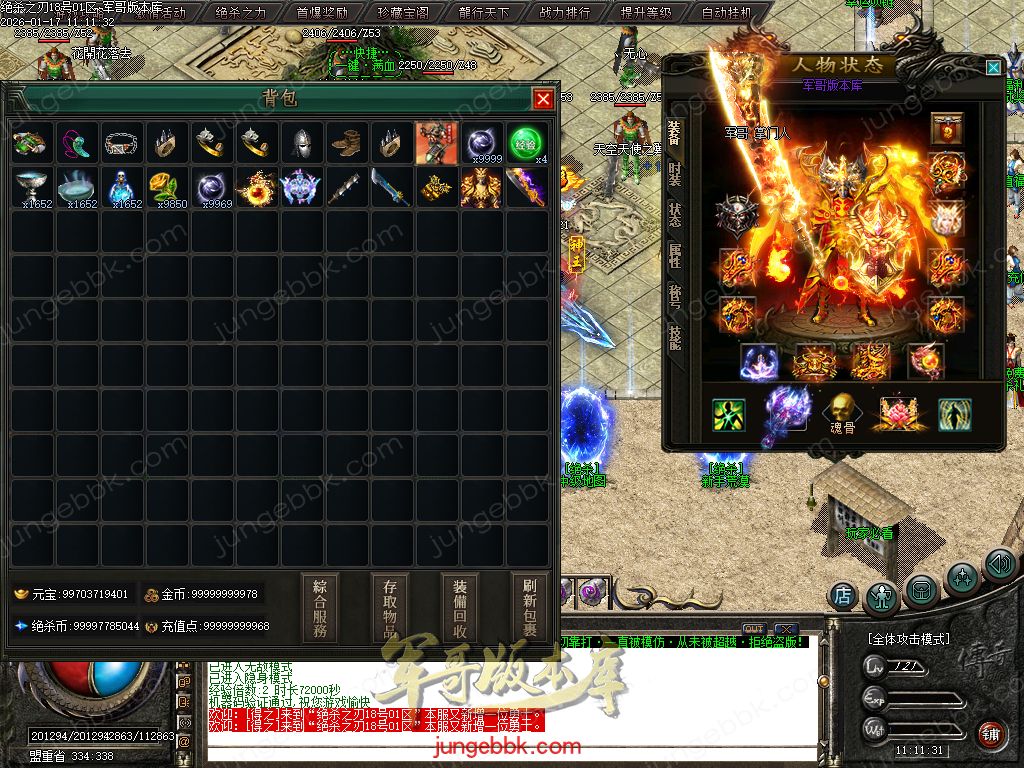Click the speaker sound toggle button
This screenshot has width=1024, height=768.
pos(999,565)
